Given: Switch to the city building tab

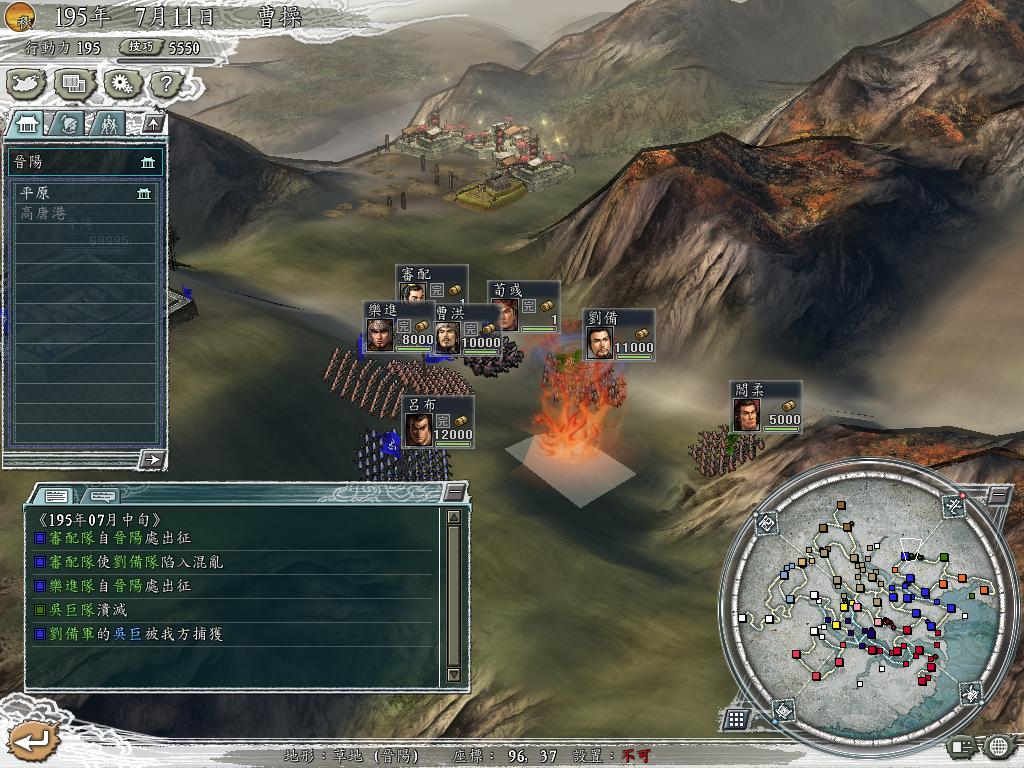Looking at the screenshot, I should coord(27,123).
